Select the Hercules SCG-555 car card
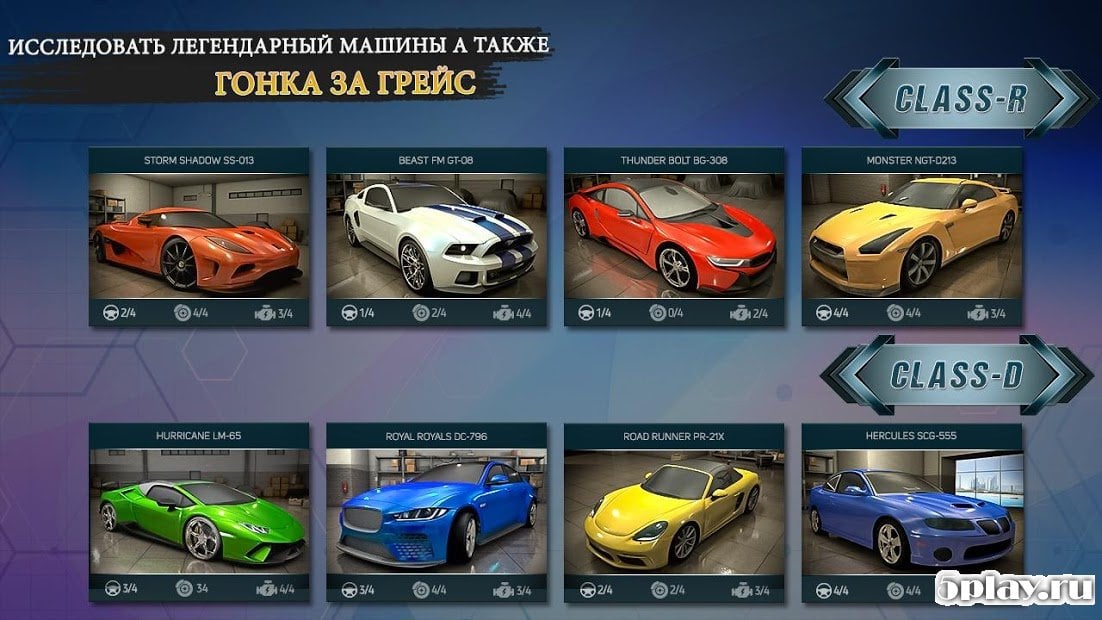 click(x=912, y=512)
